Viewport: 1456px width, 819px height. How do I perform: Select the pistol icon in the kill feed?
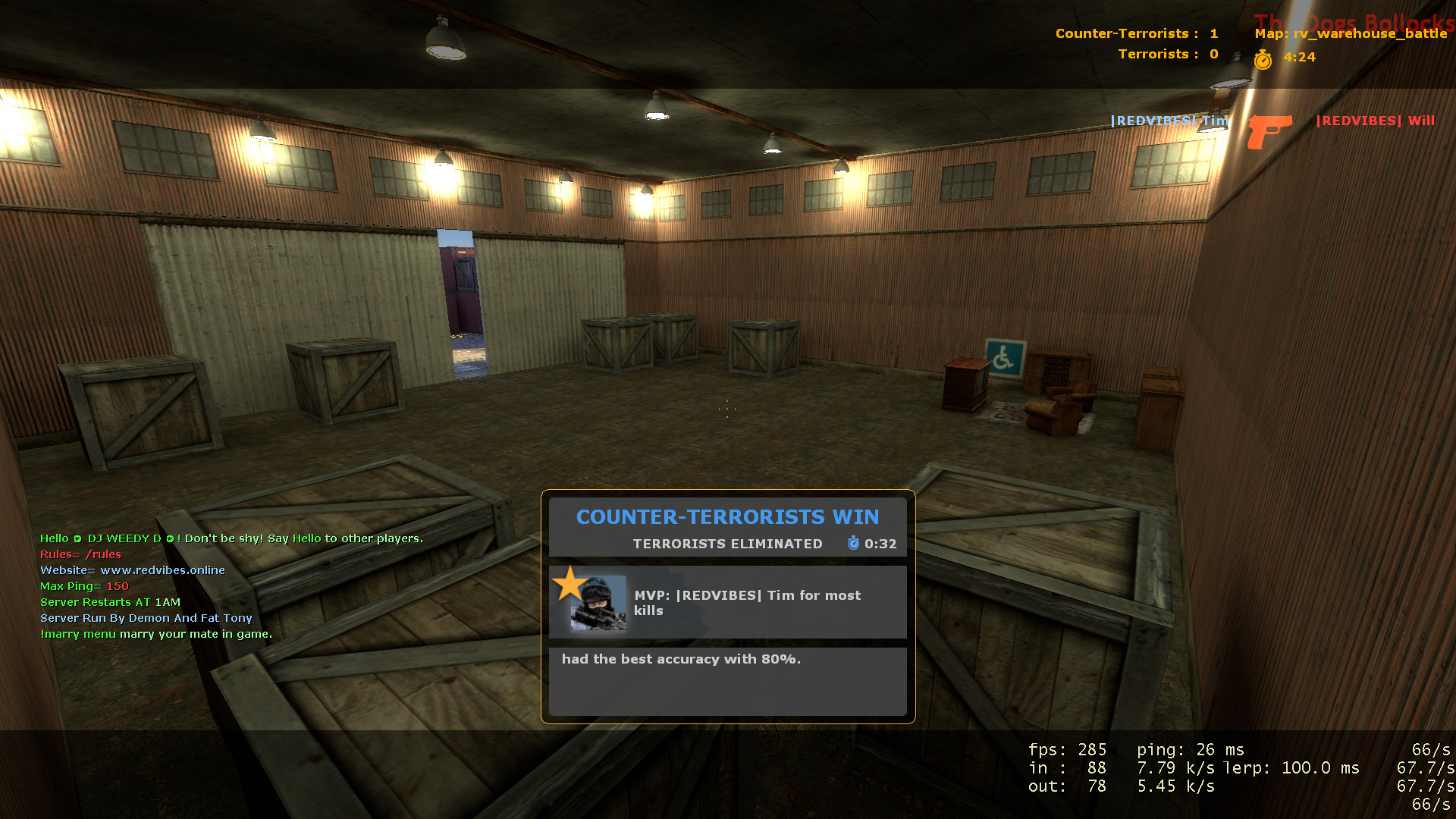(x=1269, y=130)
